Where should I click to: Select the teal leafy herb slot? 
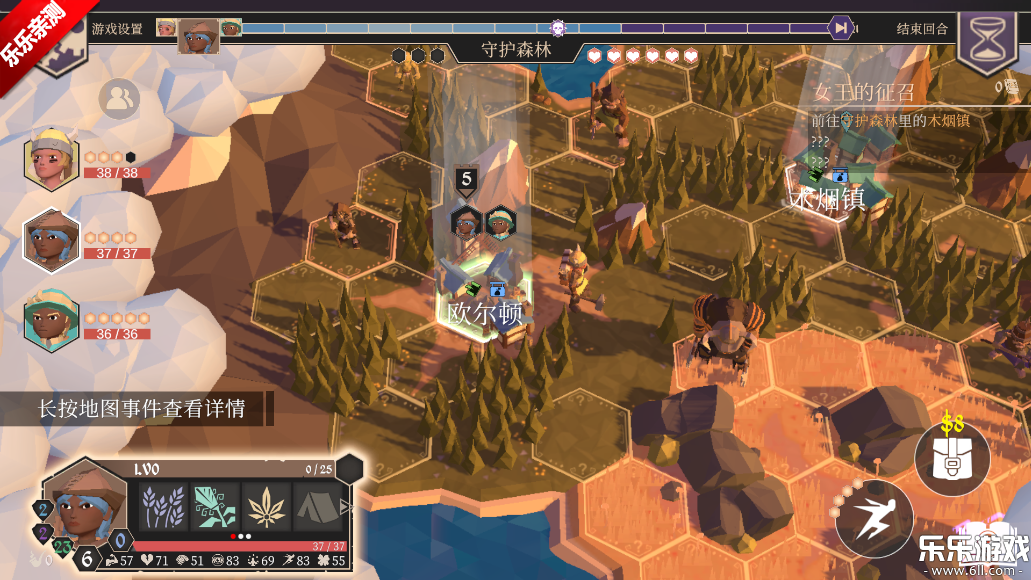tap(215, 507)
